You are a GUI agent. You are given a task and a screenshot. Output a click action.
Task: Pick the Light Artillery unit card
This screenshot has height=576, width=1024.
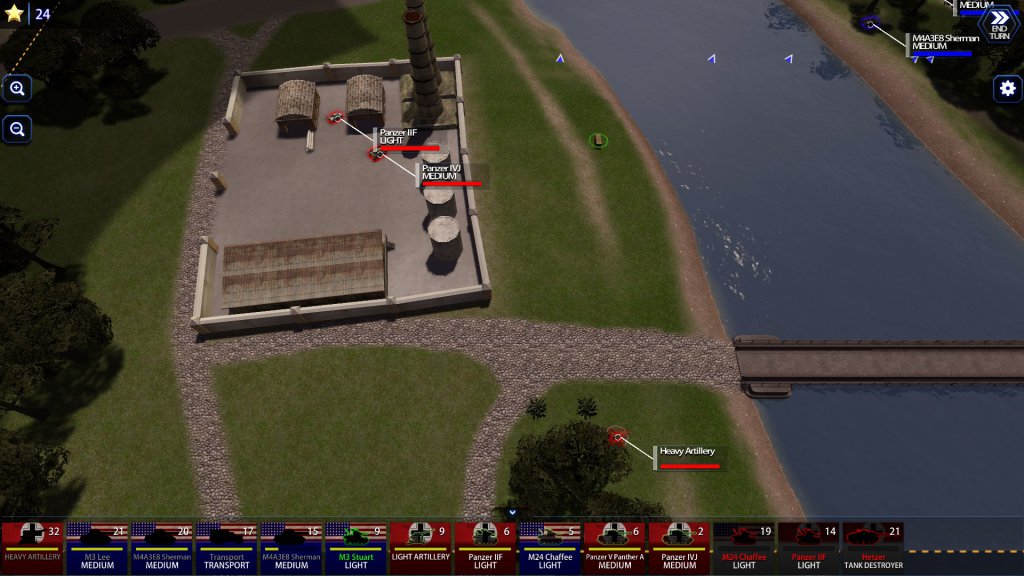pyautogui.click(x=421, y=547)
